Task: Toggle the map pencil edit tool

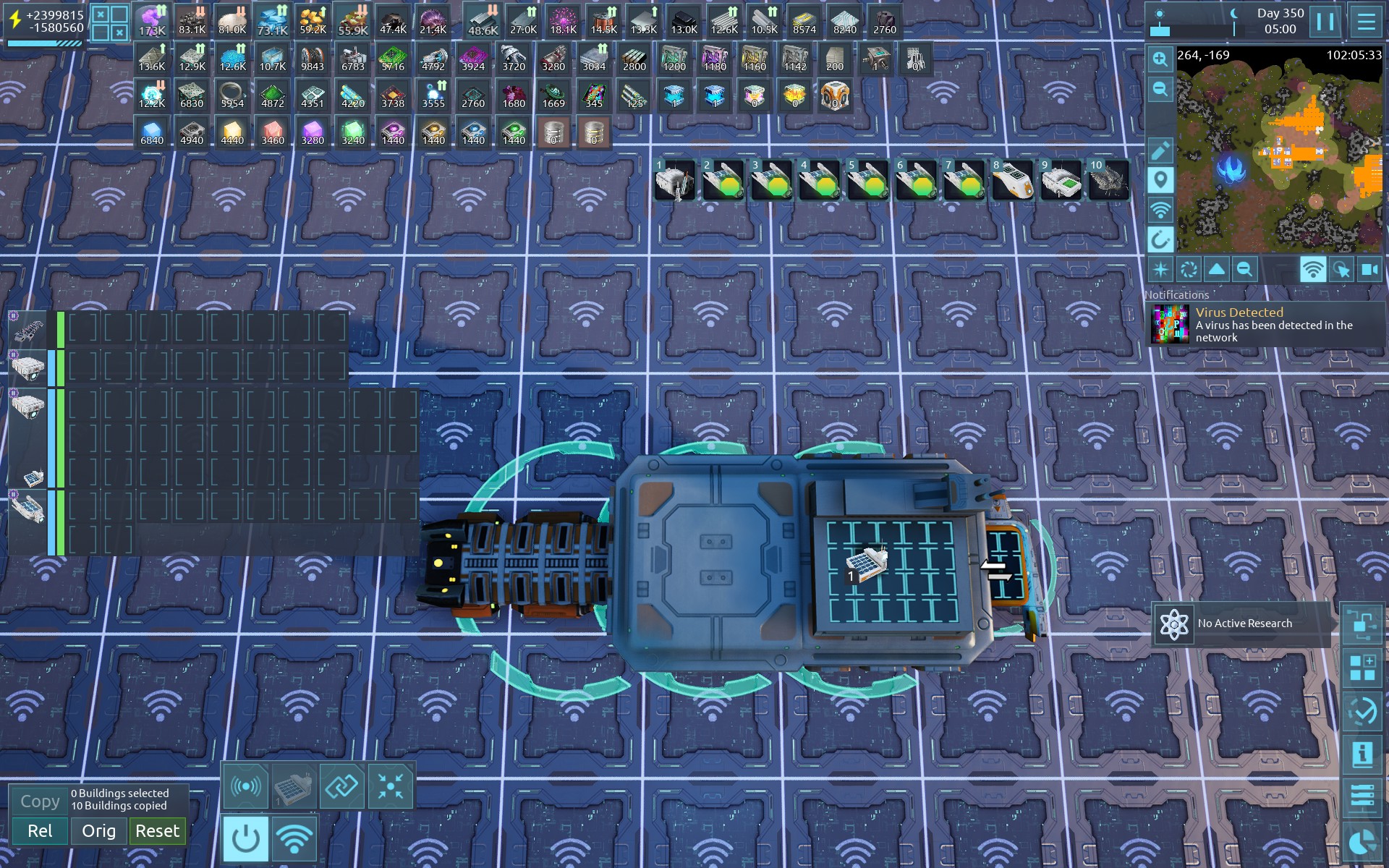Action: click(1160, 150)
